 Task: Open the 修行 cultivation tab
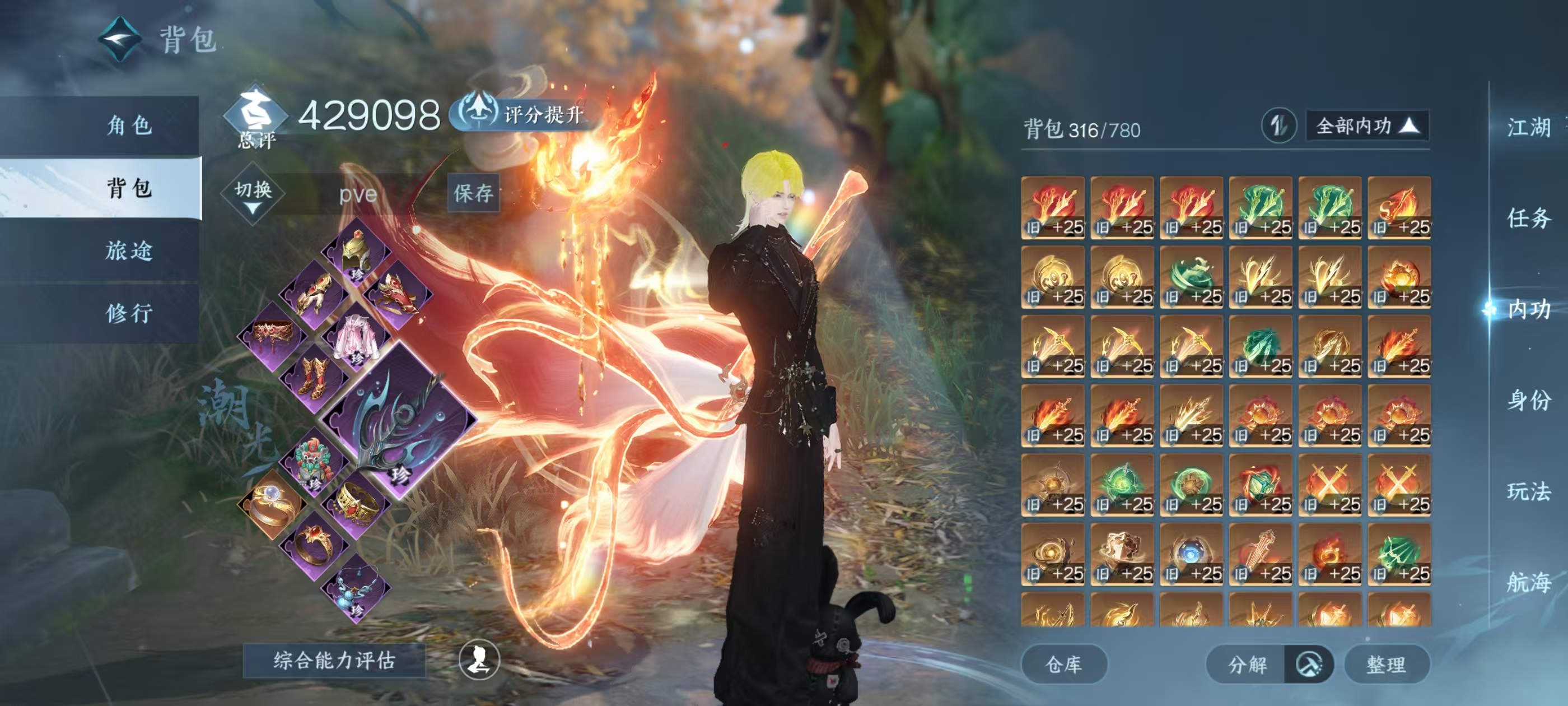point(129,314)
